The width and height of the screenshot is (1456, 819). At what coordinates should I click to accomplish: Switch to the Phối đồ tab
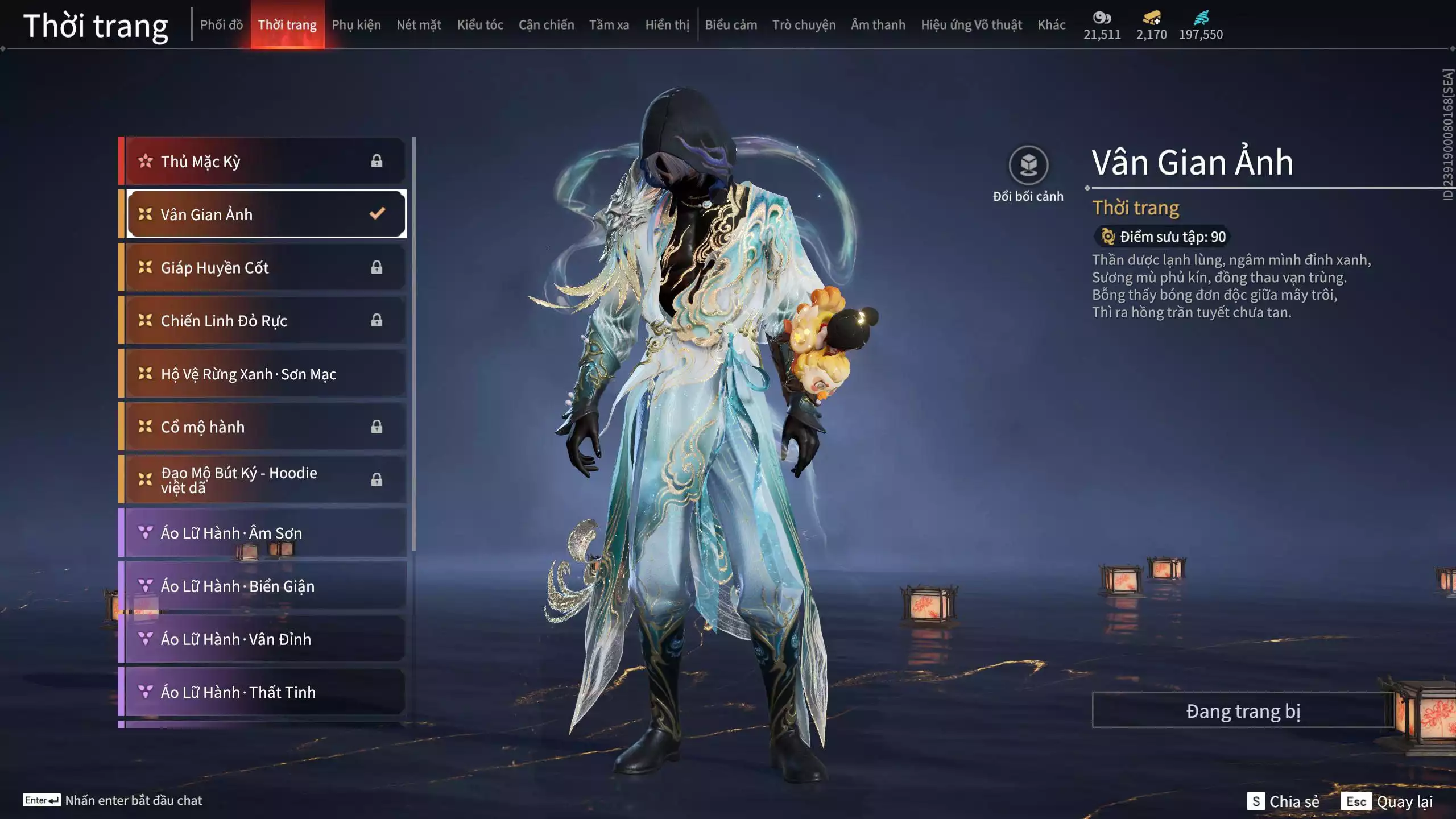pos(221,25)
